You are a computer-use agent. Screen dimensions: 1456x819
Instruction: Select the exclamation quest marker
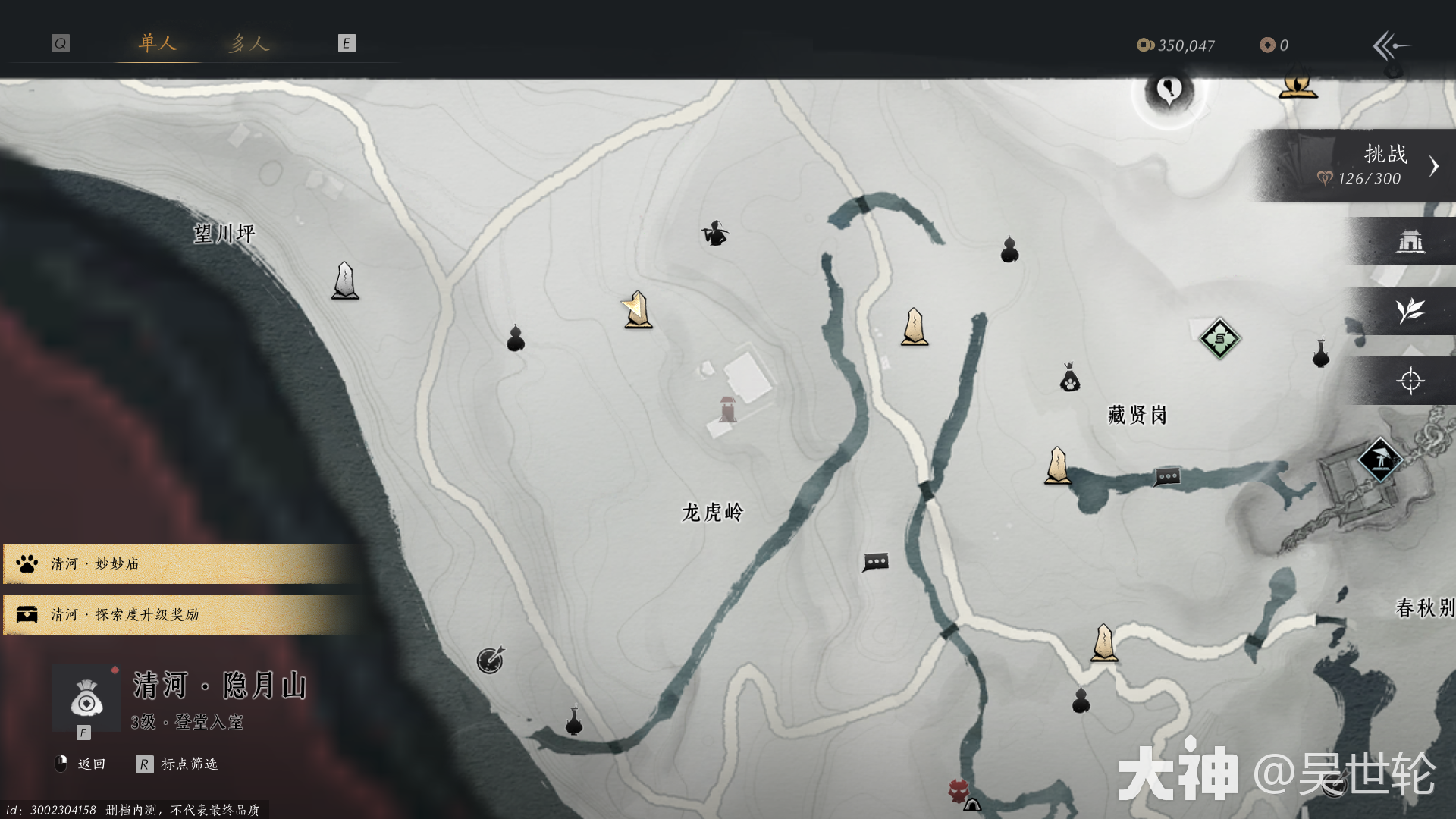(1169, 91)
